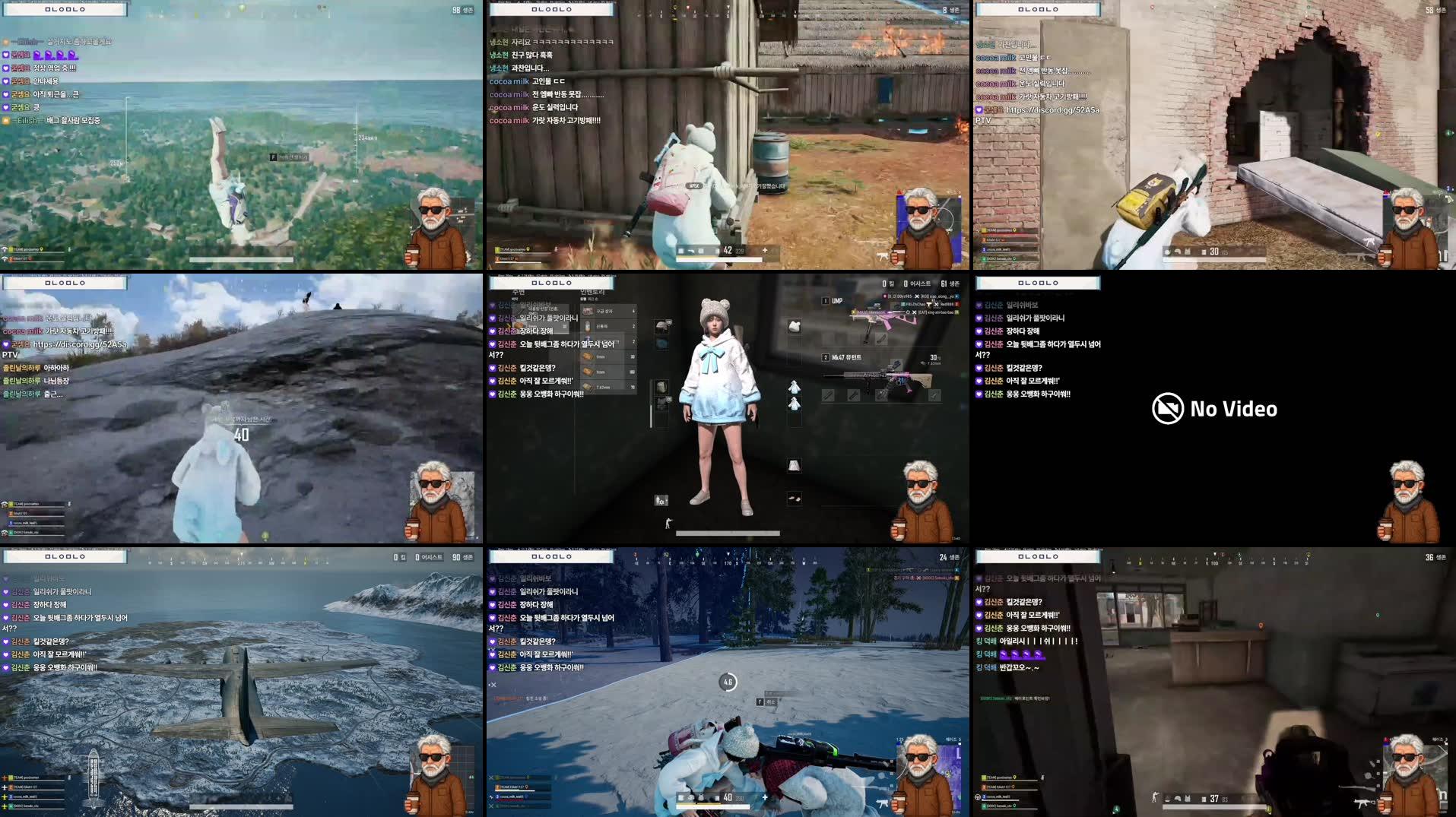Click the white hoodie equipment slot icon
This screenshot has width=1456, height=817.
[794, 388]
